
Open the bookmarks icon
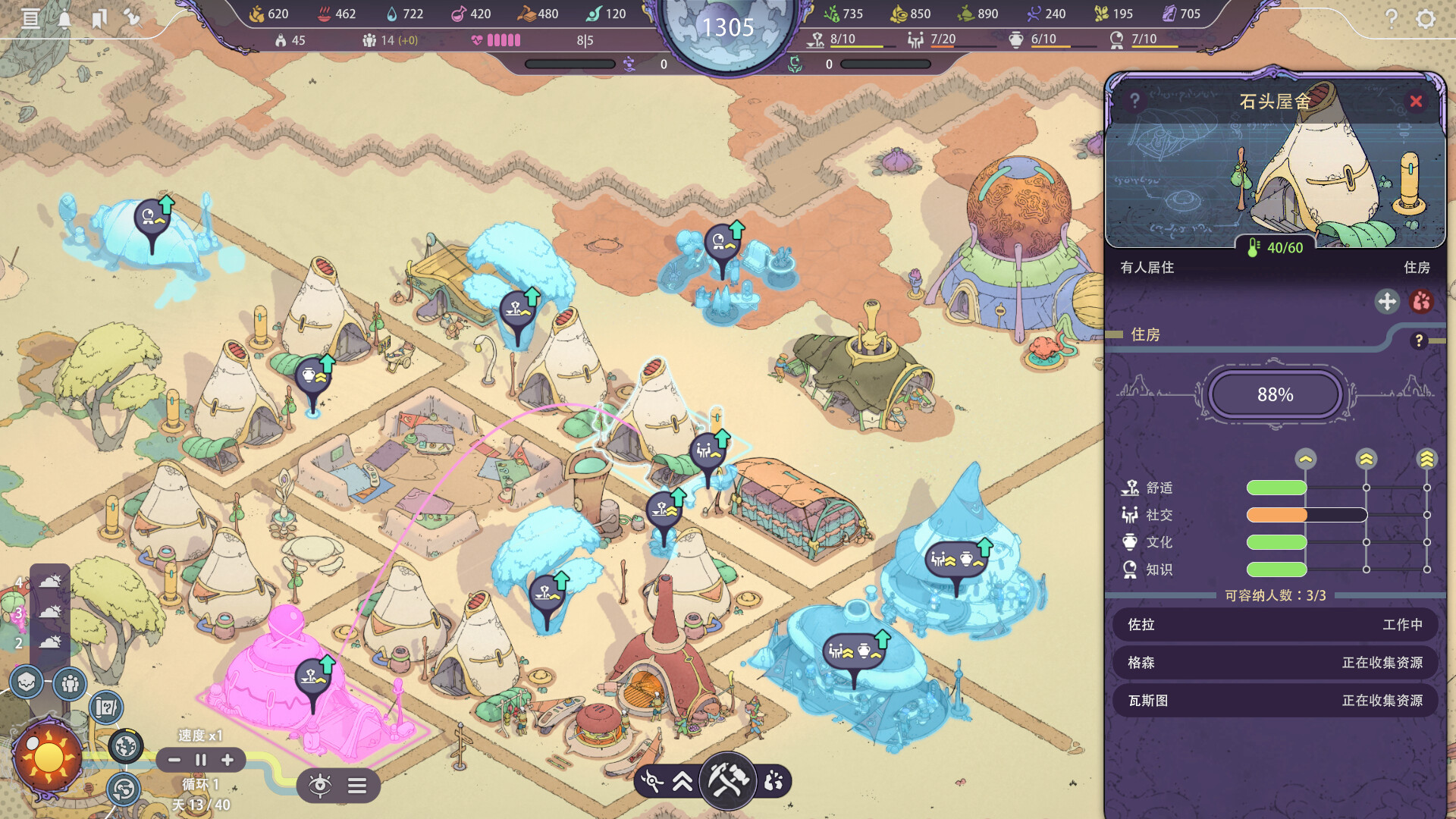[99, 18]
